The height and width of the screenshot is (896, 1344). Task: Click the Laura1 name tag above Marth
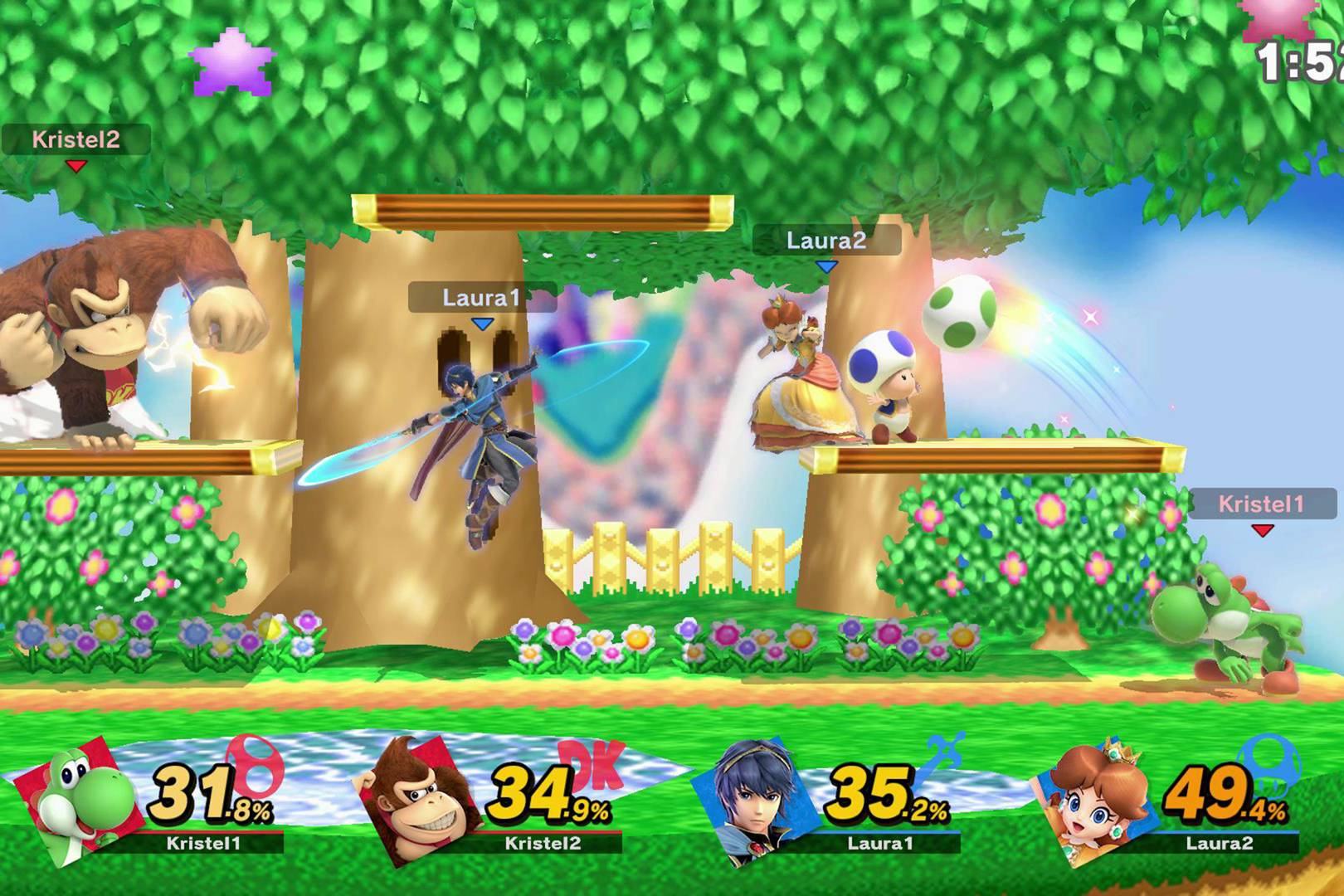481,298
